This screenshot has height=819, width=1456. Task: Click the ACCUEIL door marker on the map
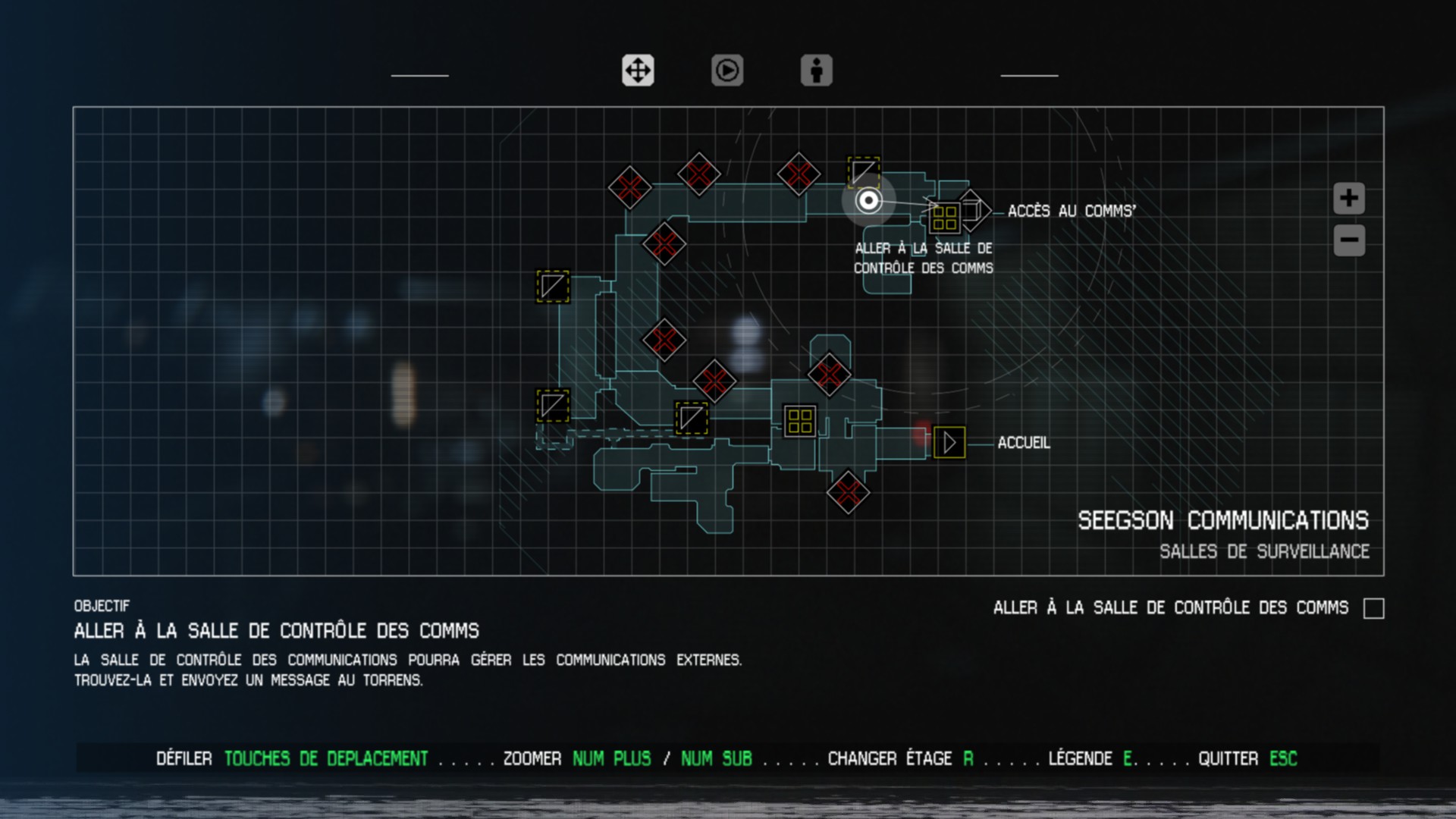click(949, 442)
